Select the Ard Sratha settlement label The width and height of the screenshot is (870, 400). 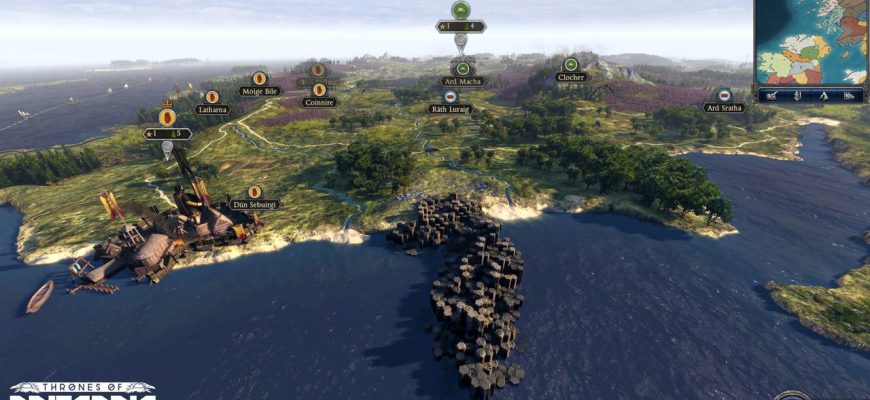[724, 107]
